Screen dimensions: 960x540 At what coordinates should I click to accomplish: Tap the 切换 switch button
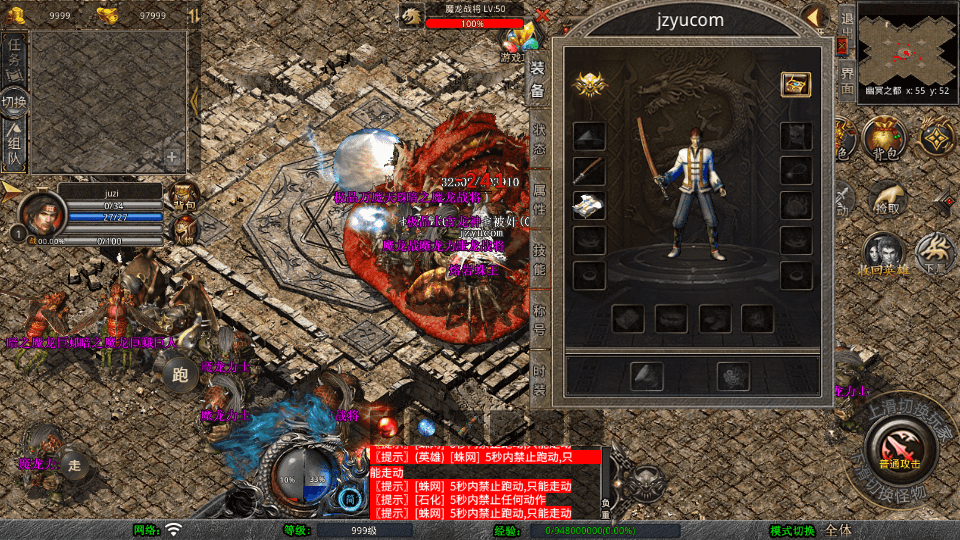[15, 101]
